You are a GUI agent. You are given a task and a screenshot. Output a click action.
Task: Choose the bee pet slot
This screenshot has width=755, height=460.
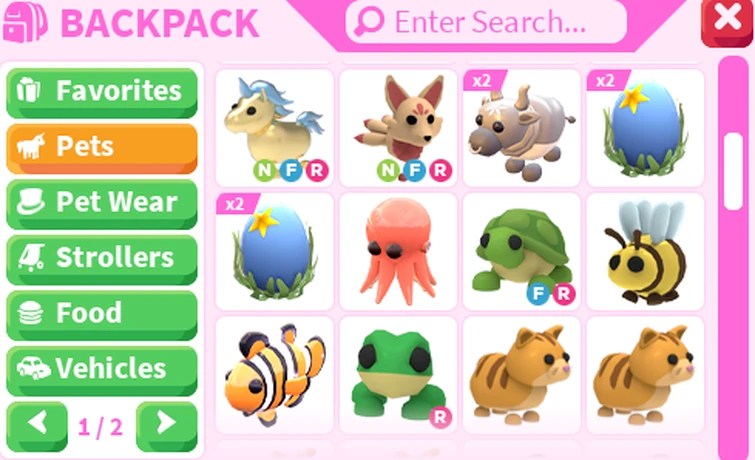(645, 251)
